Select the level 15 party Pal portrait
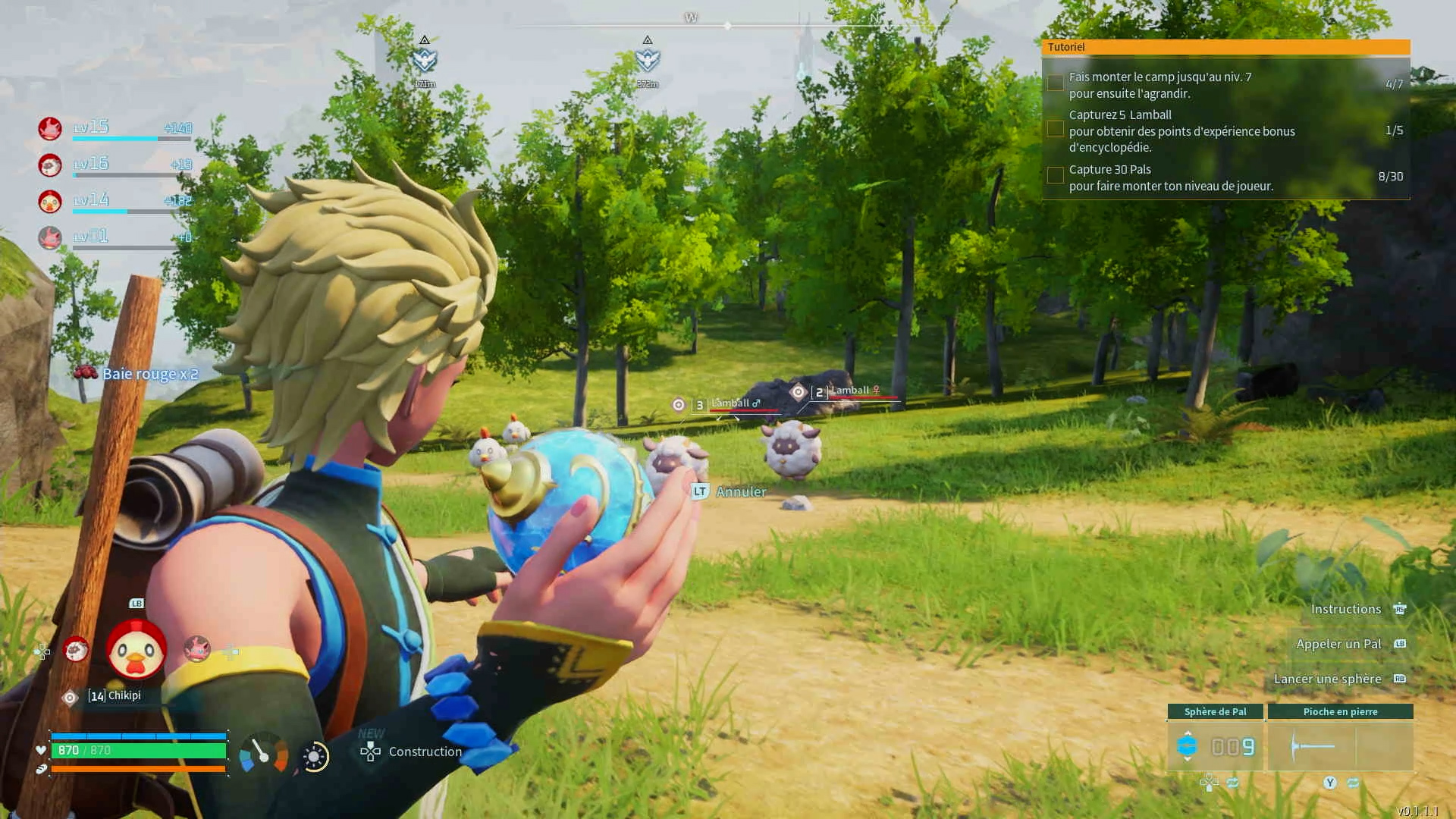Screen dimensions: 1456x819 (x=50, y=128)
